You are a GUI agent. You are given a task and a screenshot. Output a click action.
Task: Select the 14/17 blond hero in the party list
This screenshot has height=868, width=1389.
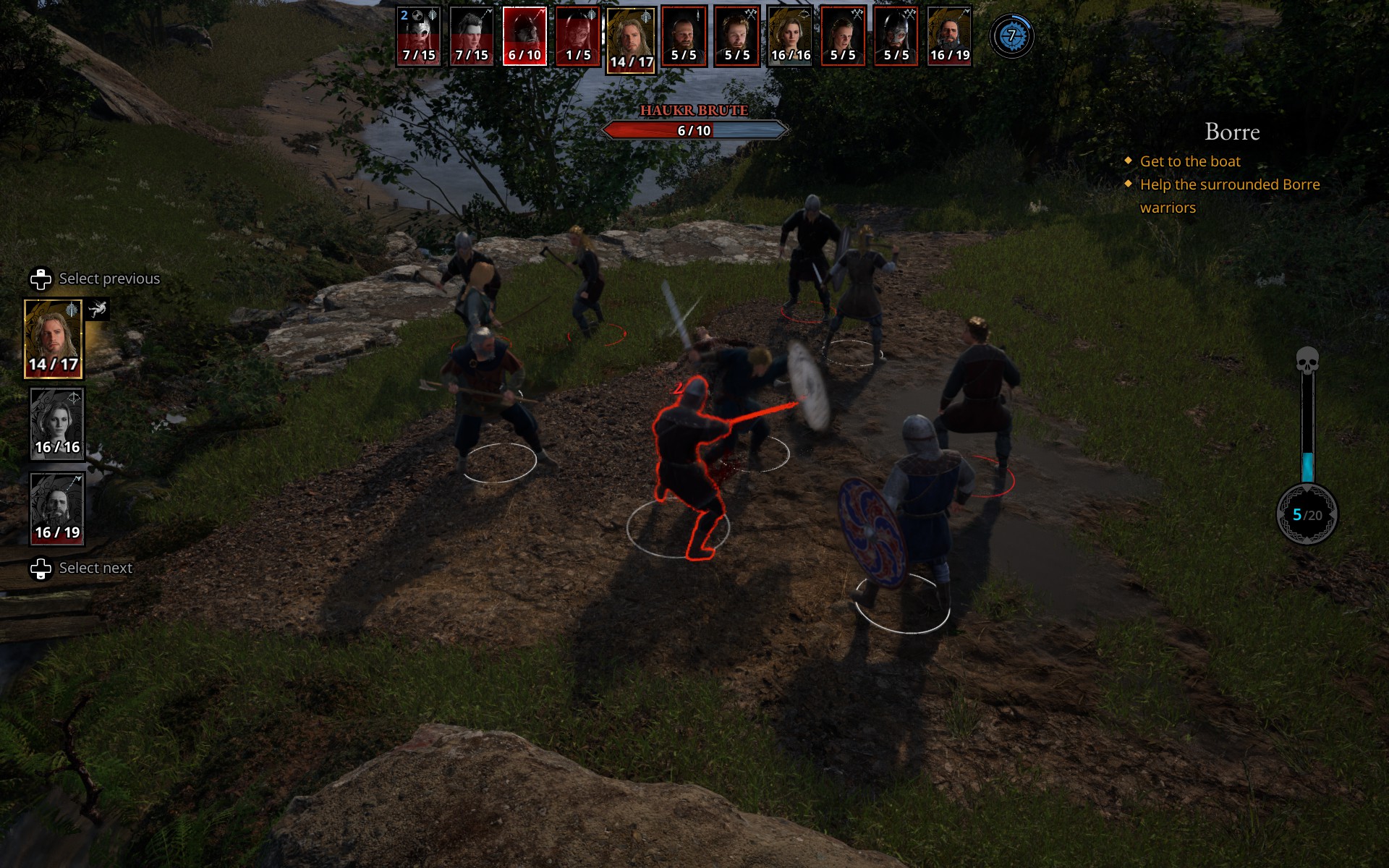[54, 339]
